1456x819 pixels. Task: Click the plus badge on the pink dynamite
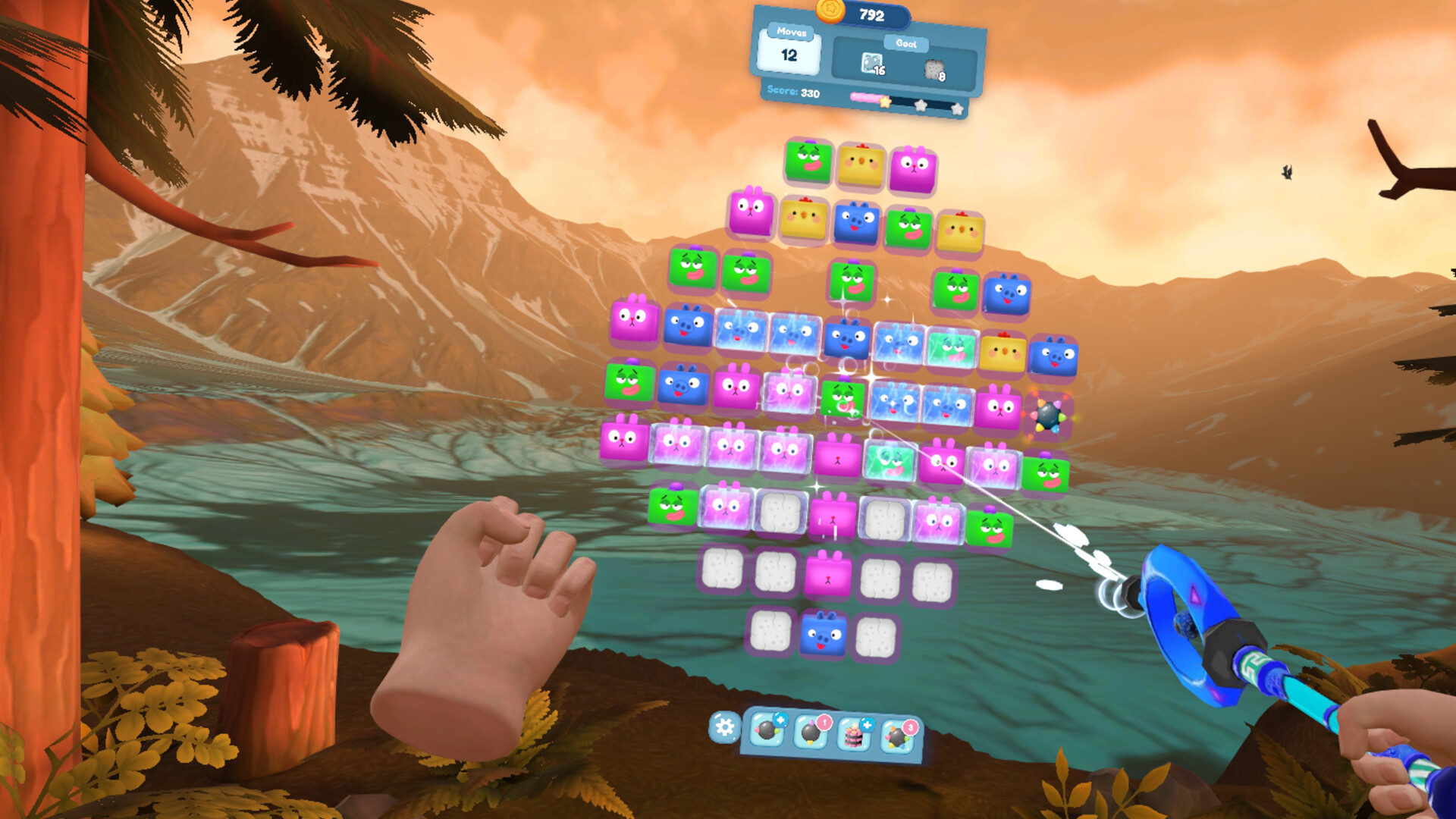[868, 726]
